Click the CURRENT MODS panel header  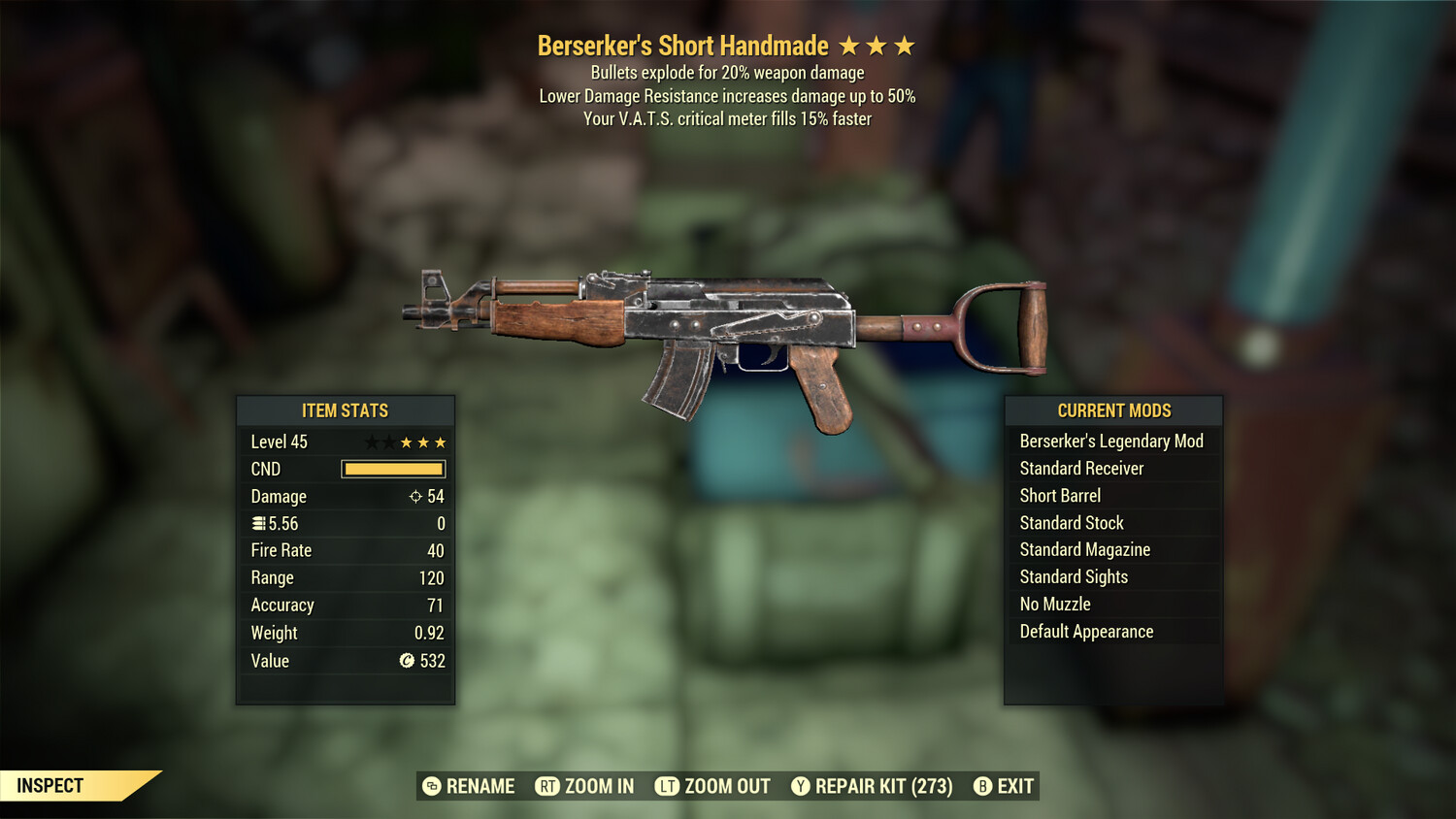click(1112, 410)
